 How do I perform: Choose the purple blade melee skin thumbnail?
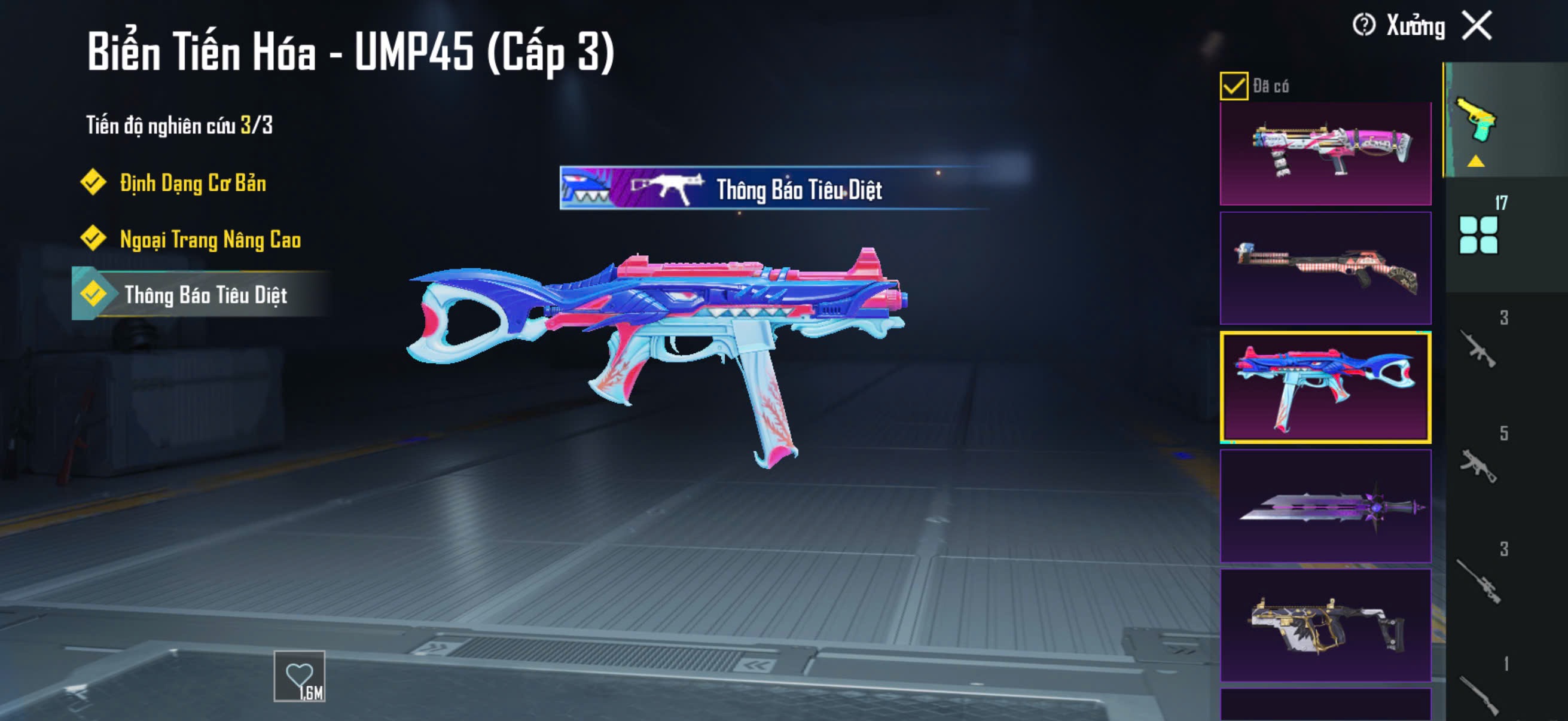[x=1325, y=506]
